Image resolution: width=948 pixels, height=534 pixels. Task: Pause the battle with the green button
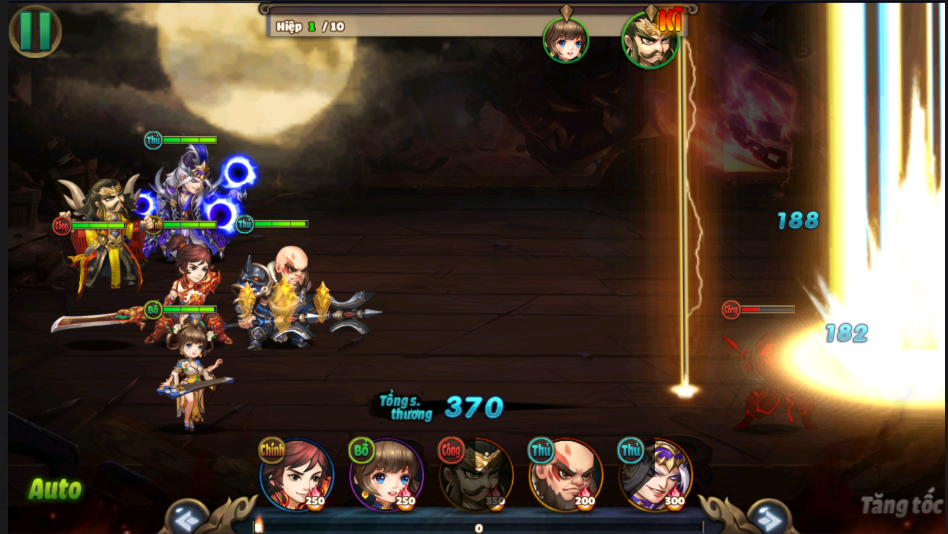35,30
